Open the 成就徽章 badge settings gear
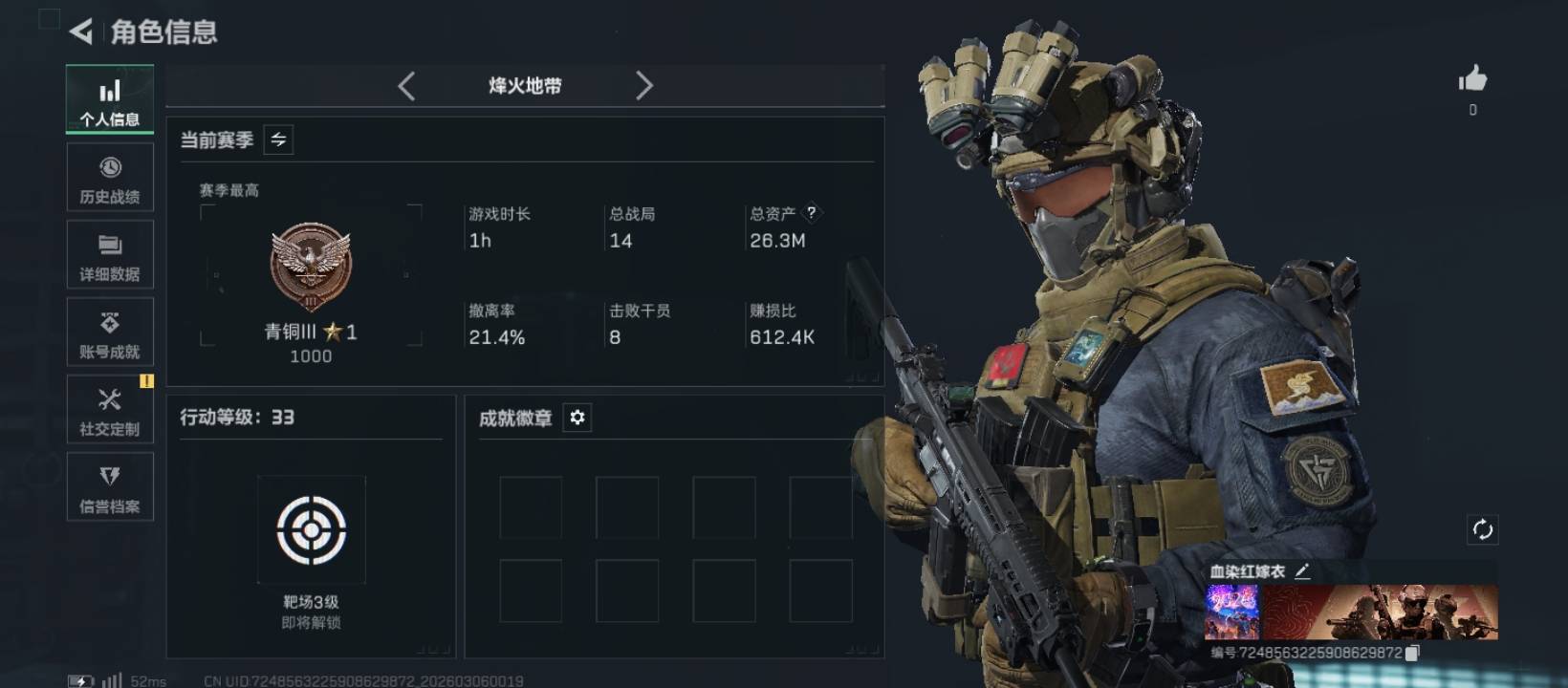This screenshot has width=1568, height=688. [x=576, y=418]
